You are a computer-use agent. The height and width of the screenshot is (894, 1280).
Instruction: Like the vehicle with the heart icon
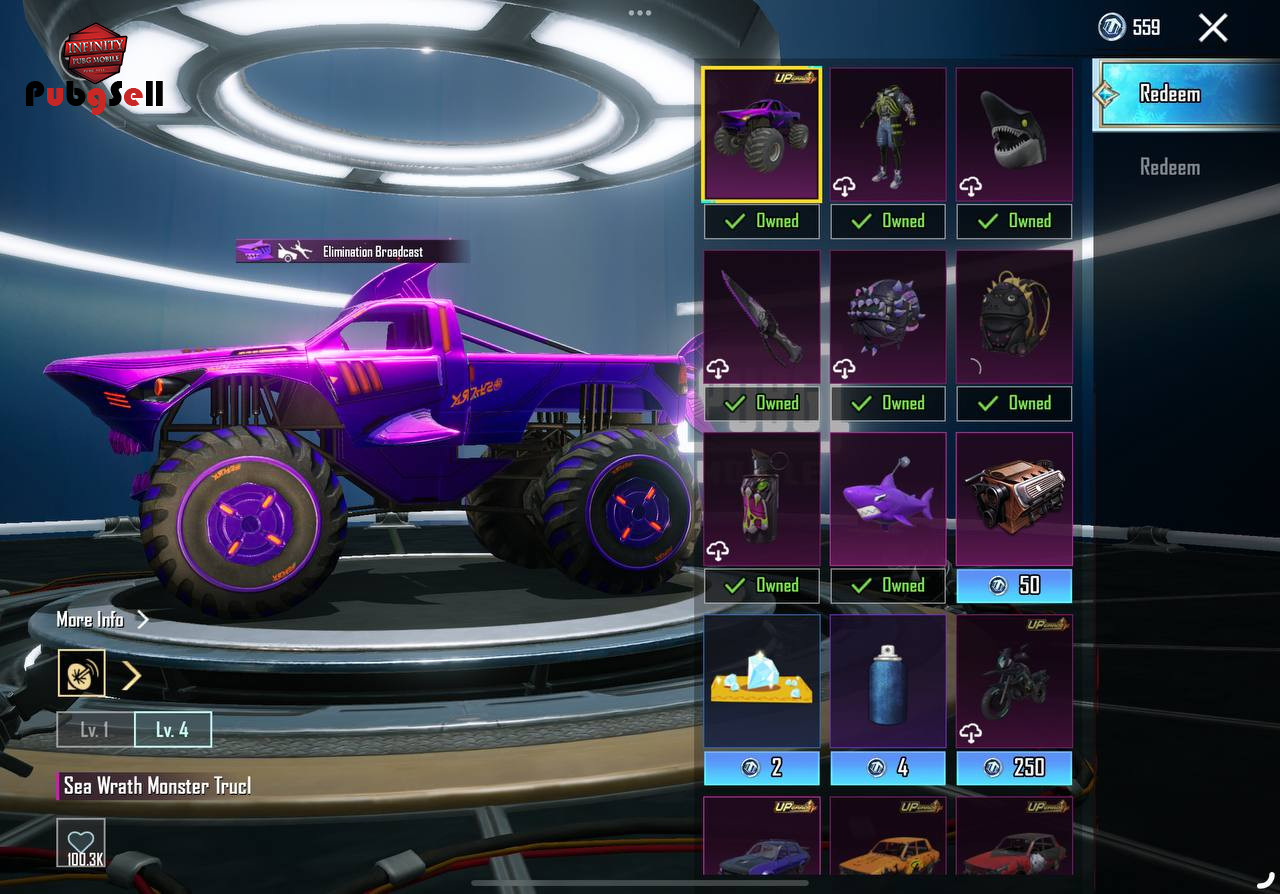80,842
